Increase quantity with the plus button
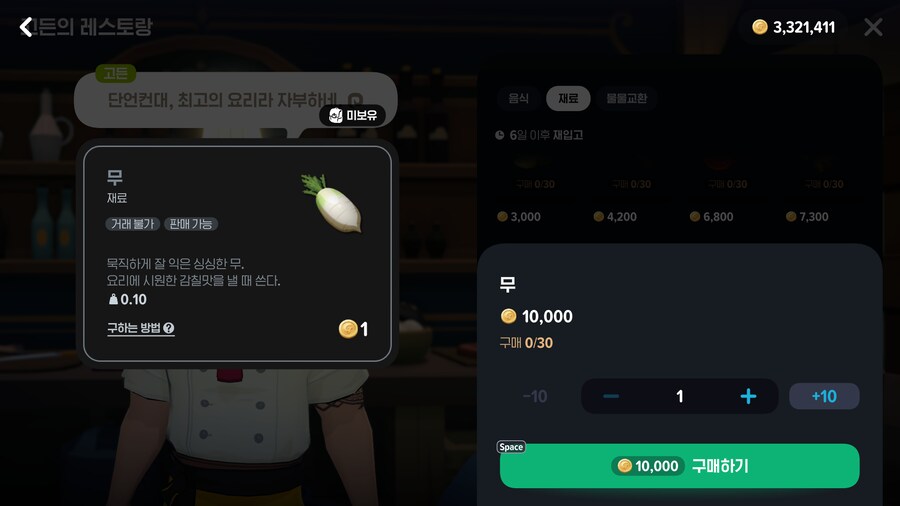 click(748, 397)
